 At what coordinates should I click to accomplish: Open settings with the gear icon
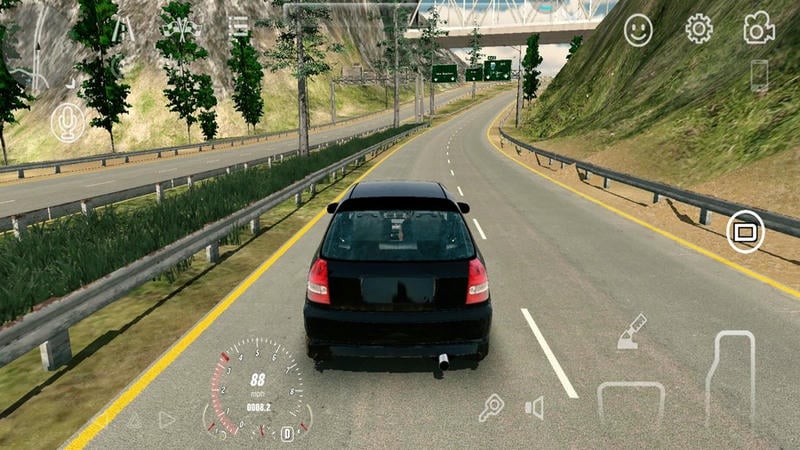(x=699, y=29)
